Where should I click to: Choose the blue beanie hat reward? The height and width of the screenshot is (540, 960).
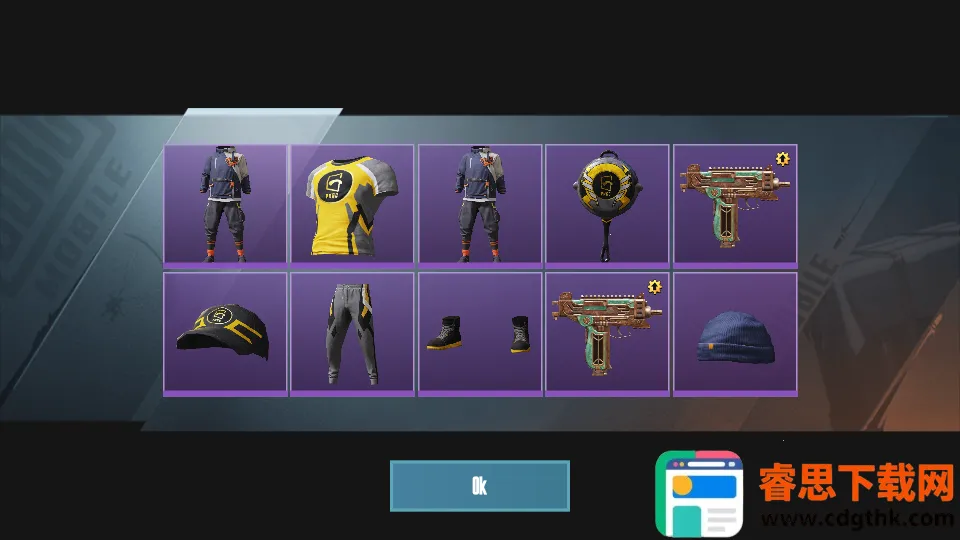[x=735, y=333]
